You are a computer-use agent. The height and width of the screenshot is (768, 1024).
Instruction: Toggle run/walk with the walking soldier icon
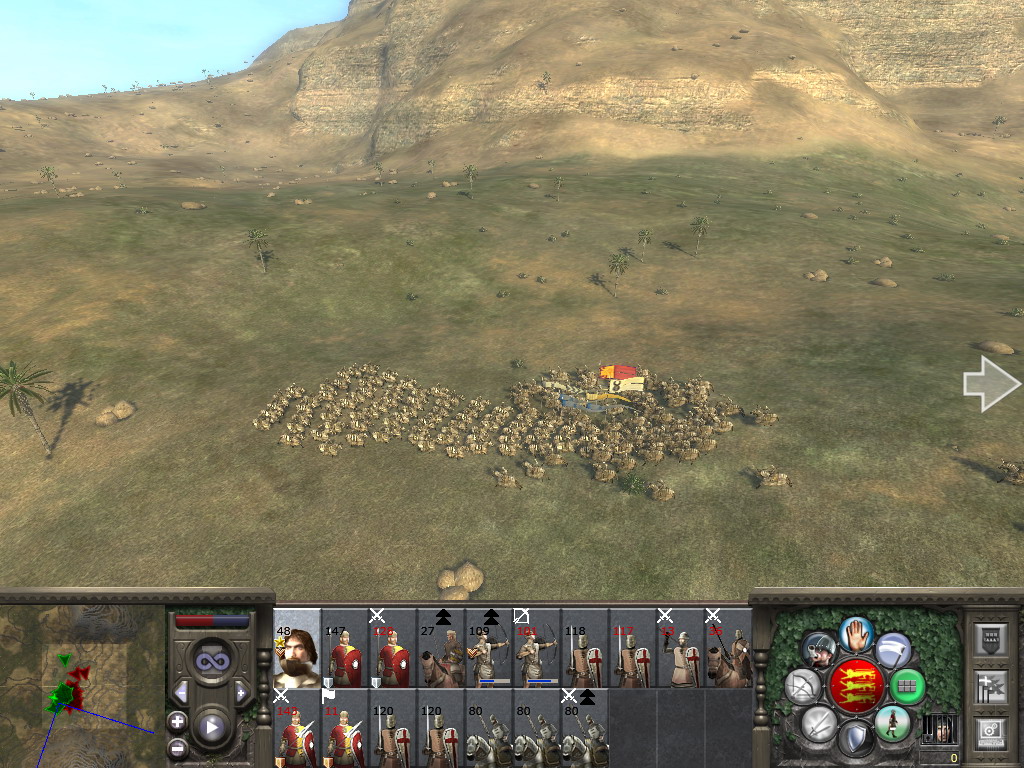point(892,722)
